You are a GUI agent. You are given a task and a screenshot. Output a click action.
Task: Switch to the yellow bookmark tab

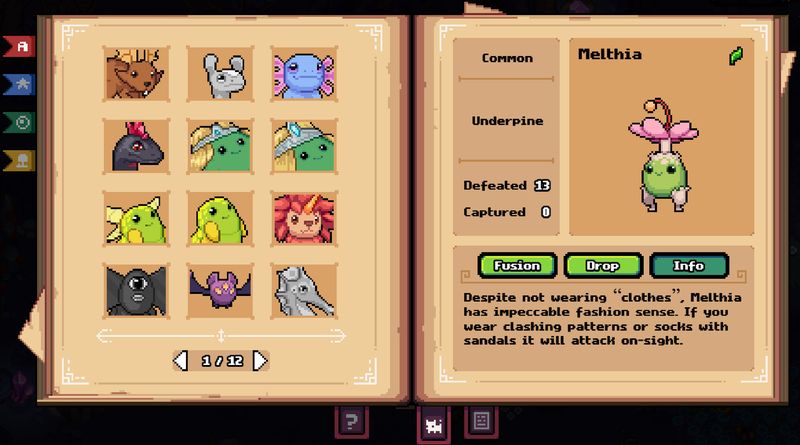19,159
